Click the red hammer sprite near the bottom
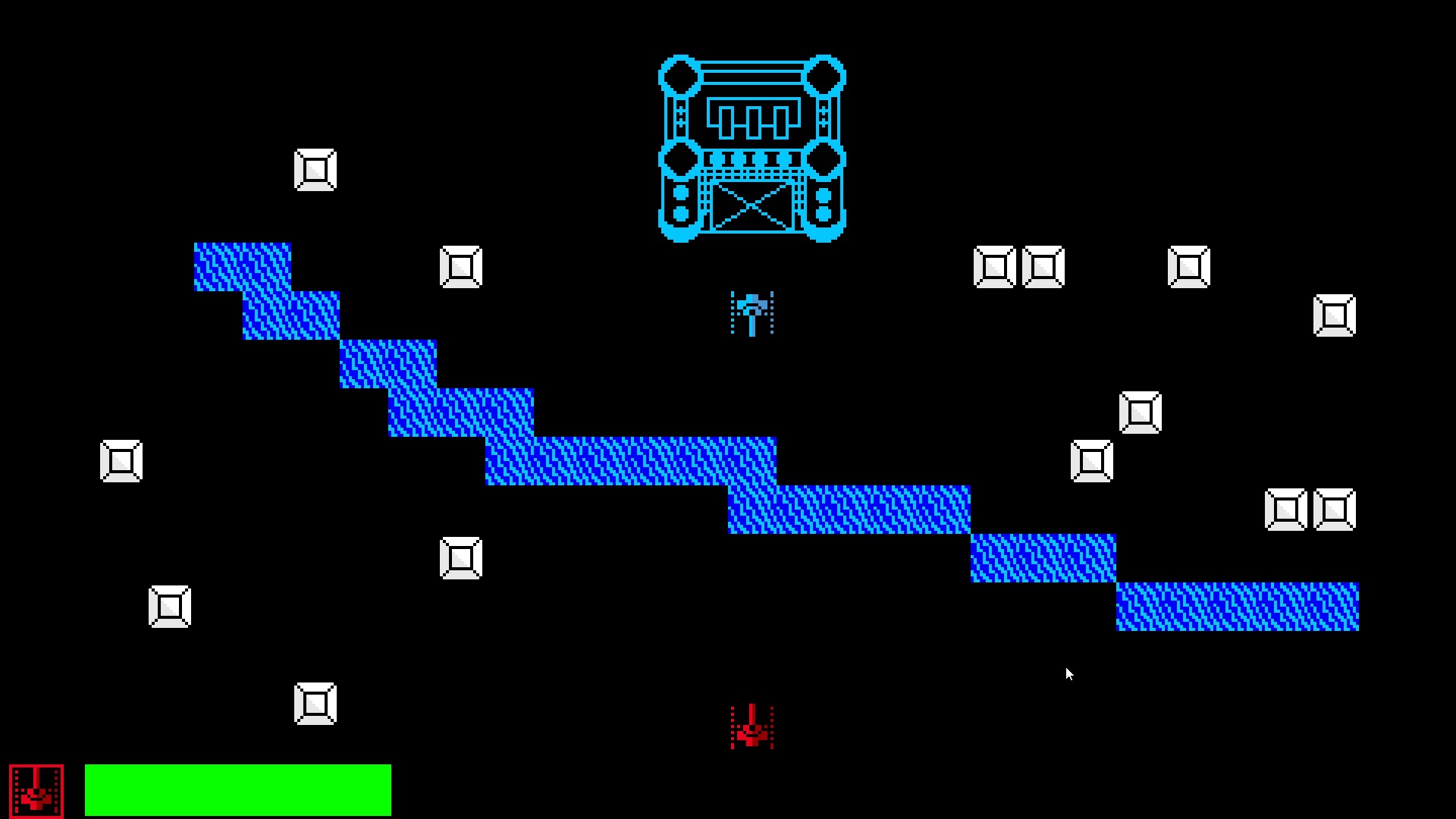 point(751,726)
